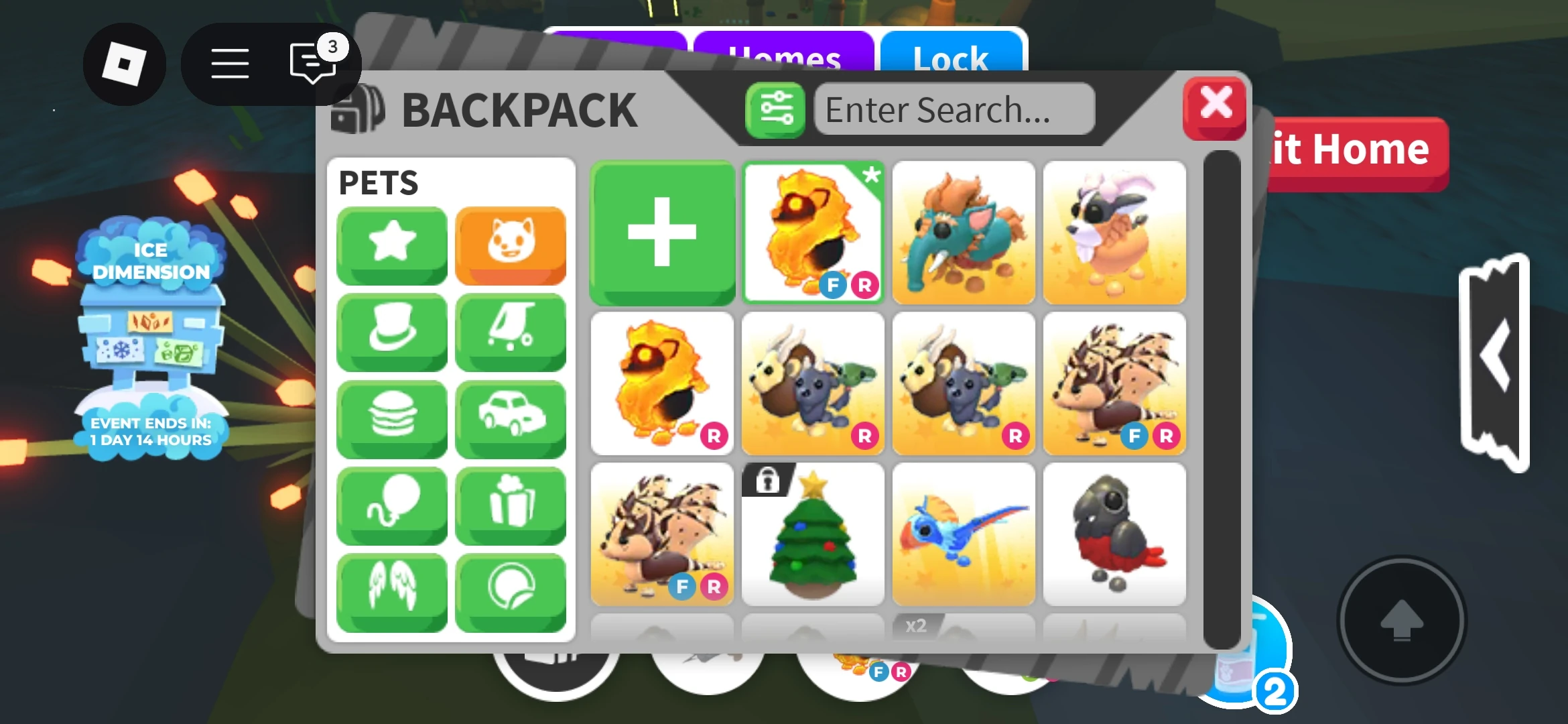Open the food category with burger icon

[x=391, y=418]
